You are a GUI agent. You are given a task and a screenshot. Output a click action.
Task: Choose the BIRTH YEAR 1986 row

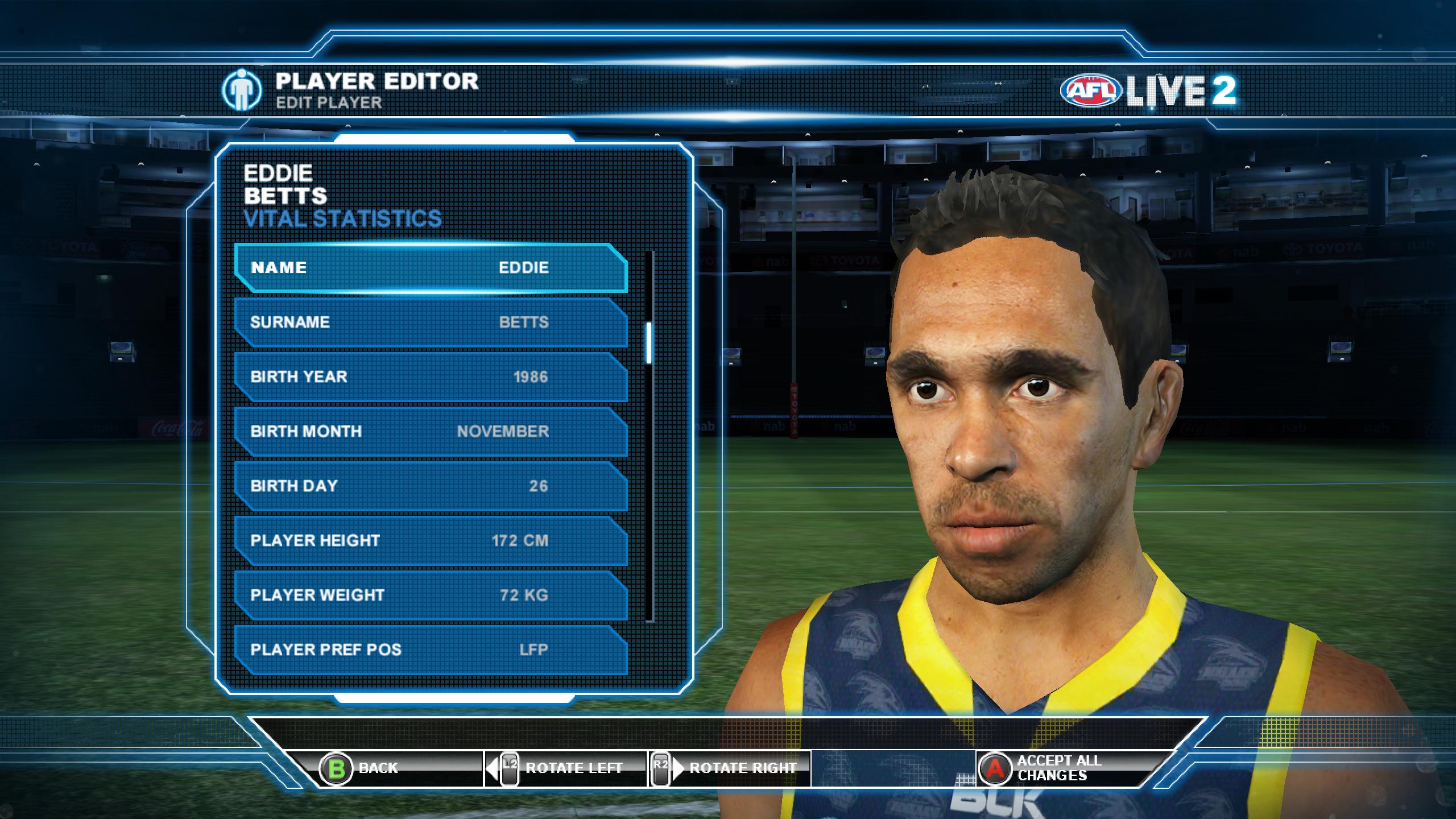point(431,377)
